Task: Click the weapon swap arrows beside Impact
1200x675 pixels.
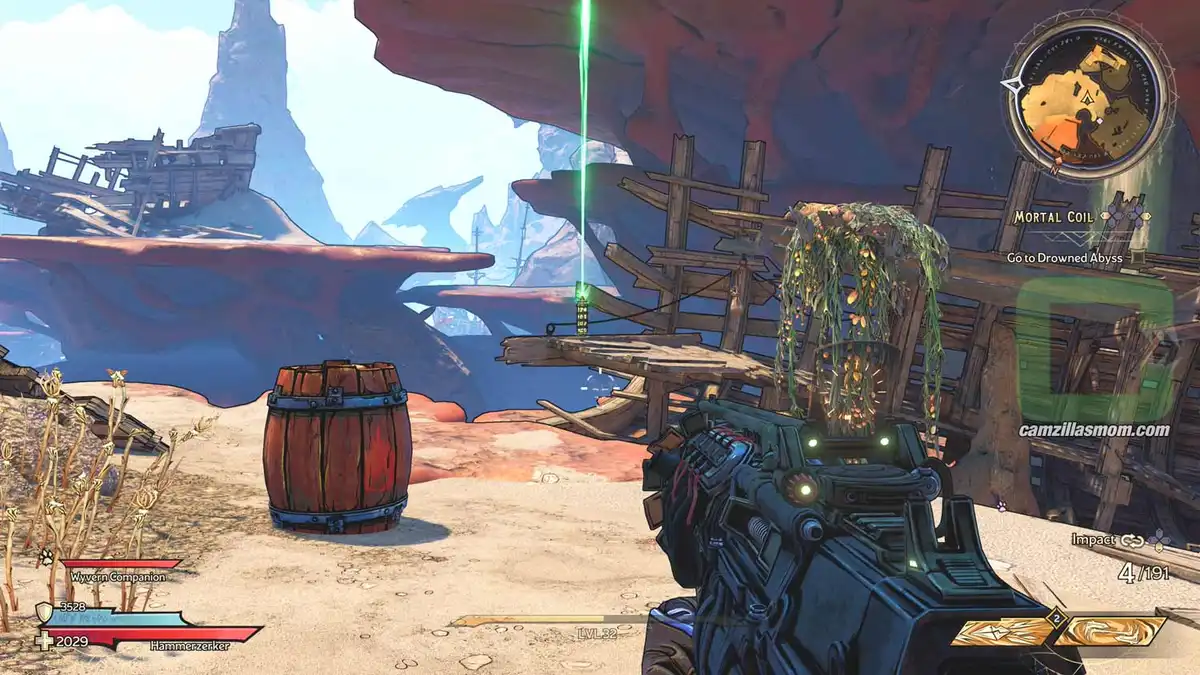Action: [x=1132, y=540]
